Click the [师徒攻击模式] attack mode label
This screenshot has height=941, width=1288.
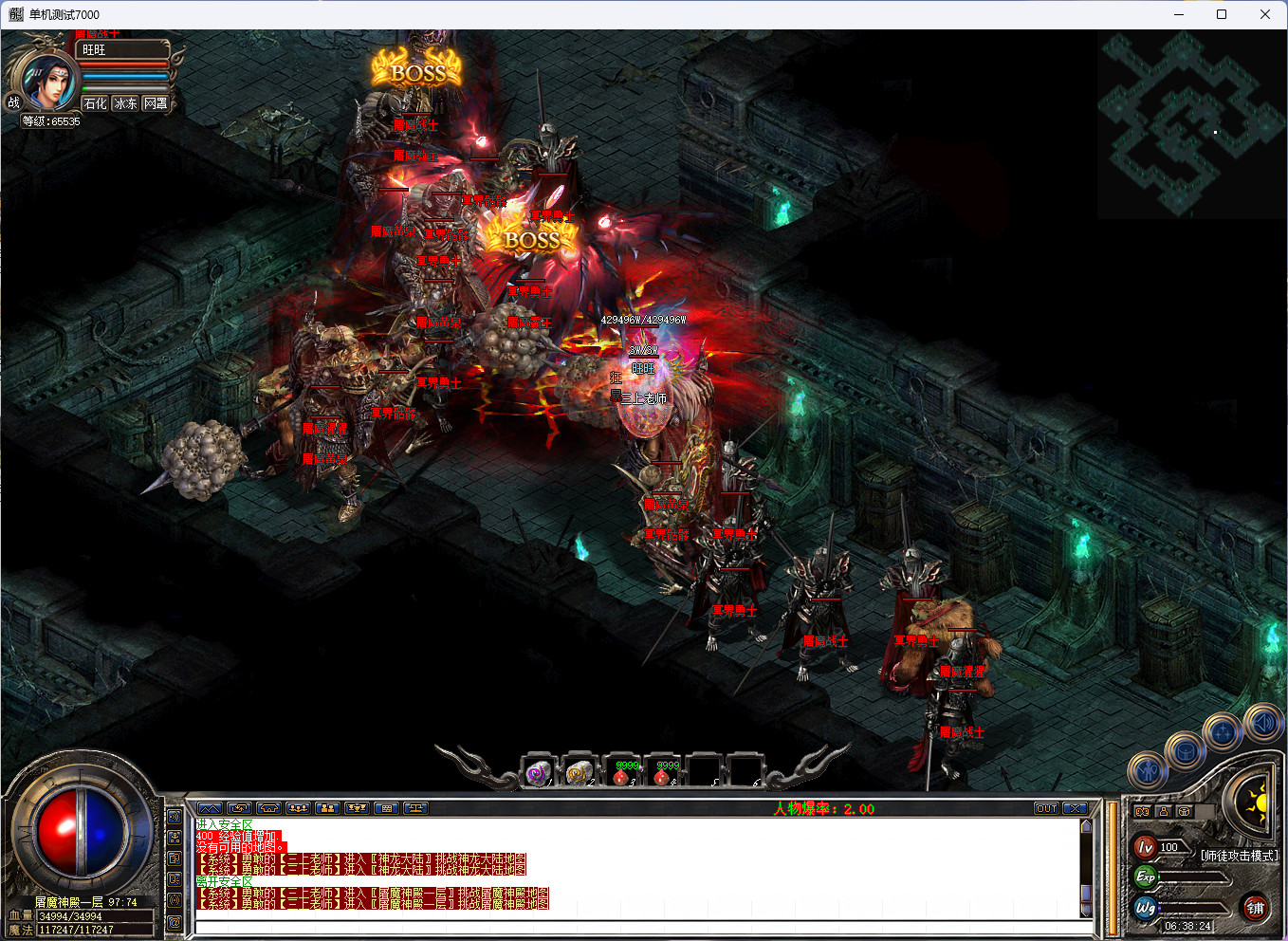(x=1239, y=856)
